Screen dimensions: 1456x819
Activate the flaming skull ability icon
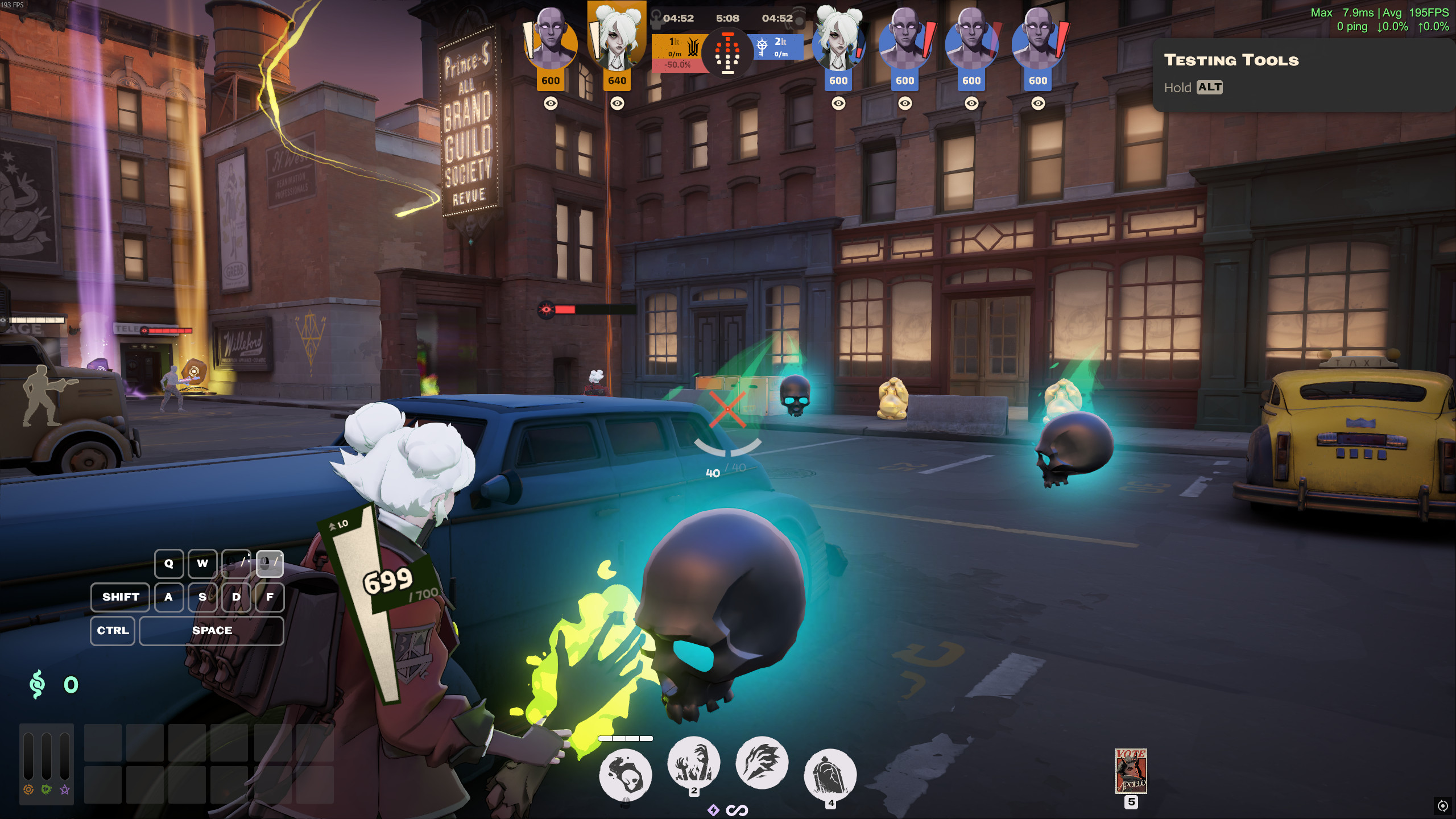pyautogui.click(x=626, y=775)
